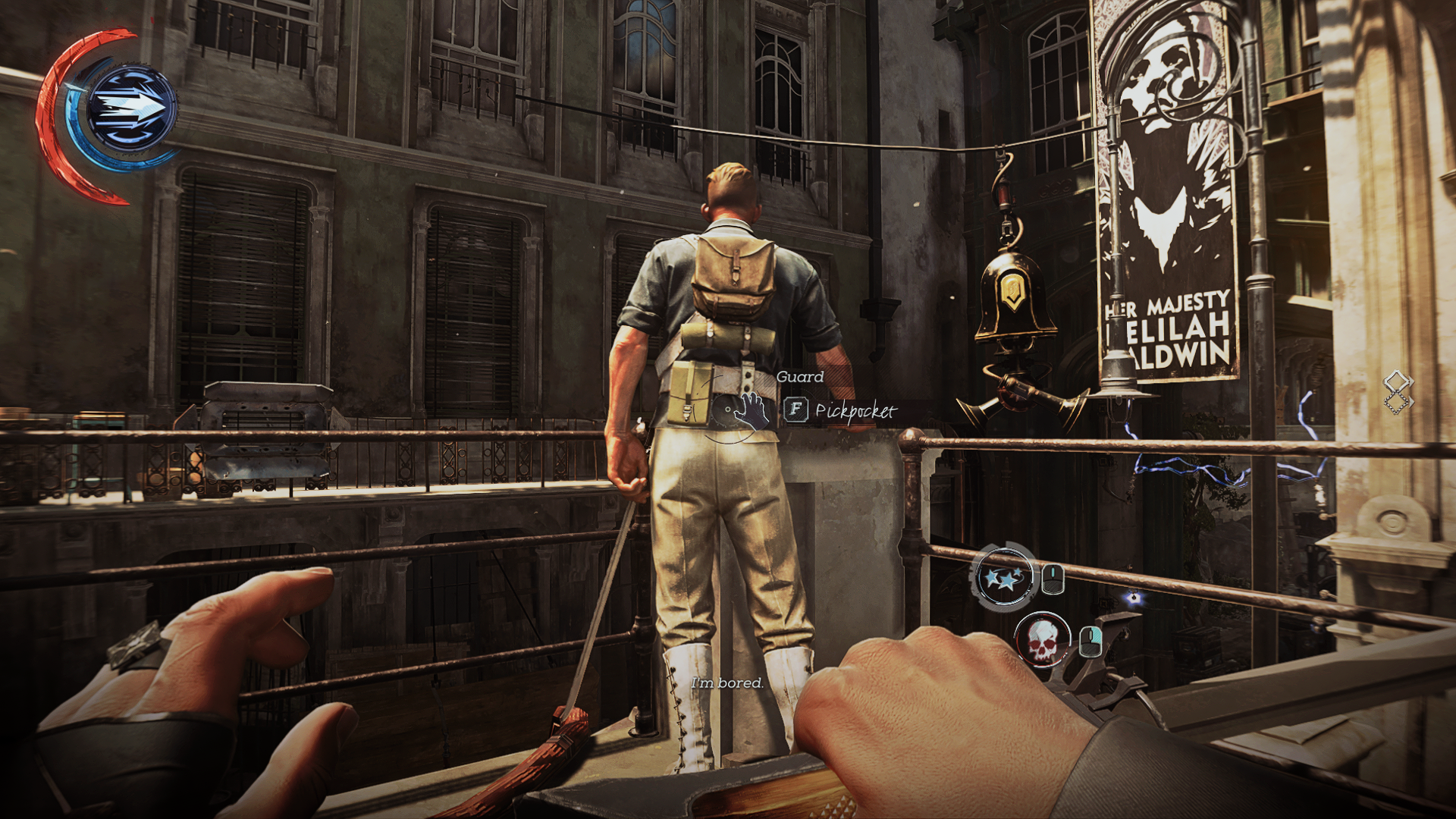
Task: Select the stacked diamonds marker icon
Action: pyautogui.click(x=1397, y=392)
